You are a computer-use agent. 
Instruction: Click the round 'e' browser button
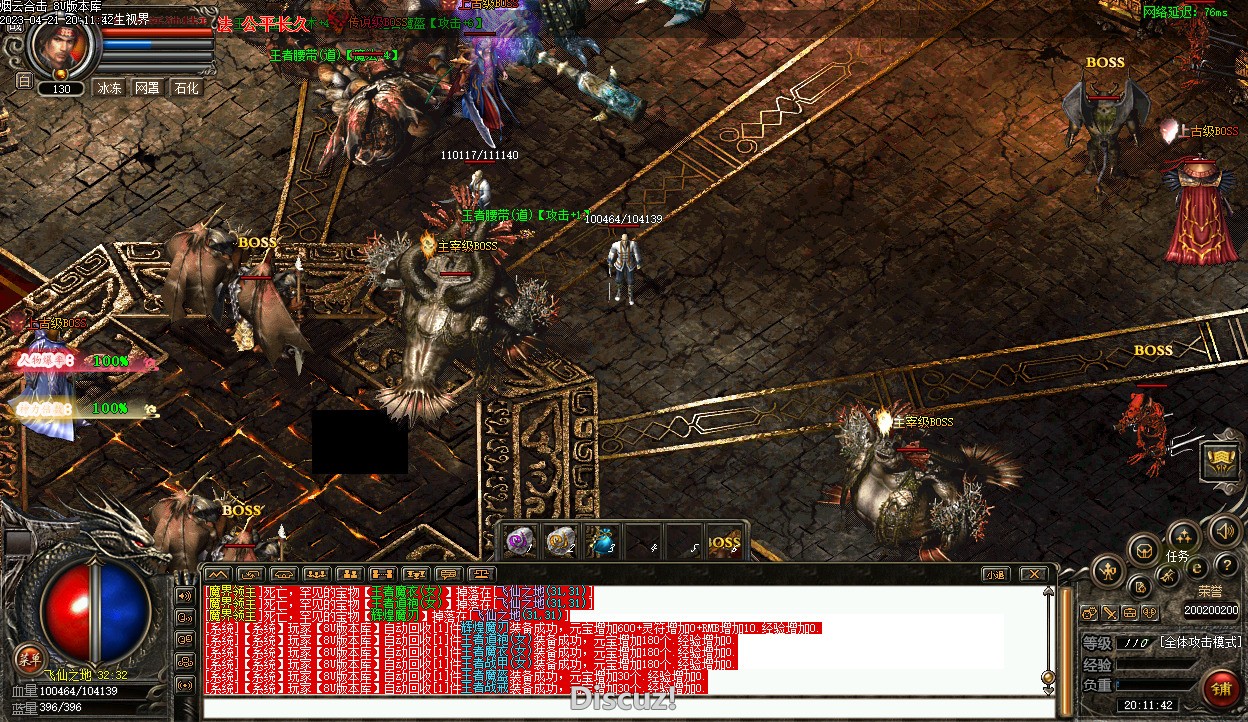click(x=1198, y=567)
